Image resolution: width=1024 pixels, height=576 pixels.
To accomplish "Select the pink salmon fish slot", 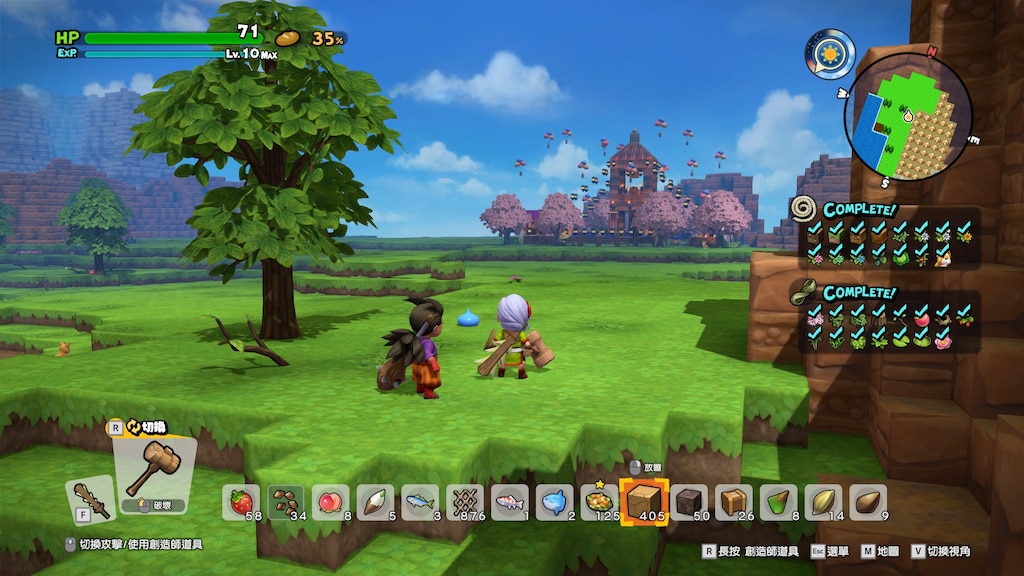I will (x=510, y=501).
